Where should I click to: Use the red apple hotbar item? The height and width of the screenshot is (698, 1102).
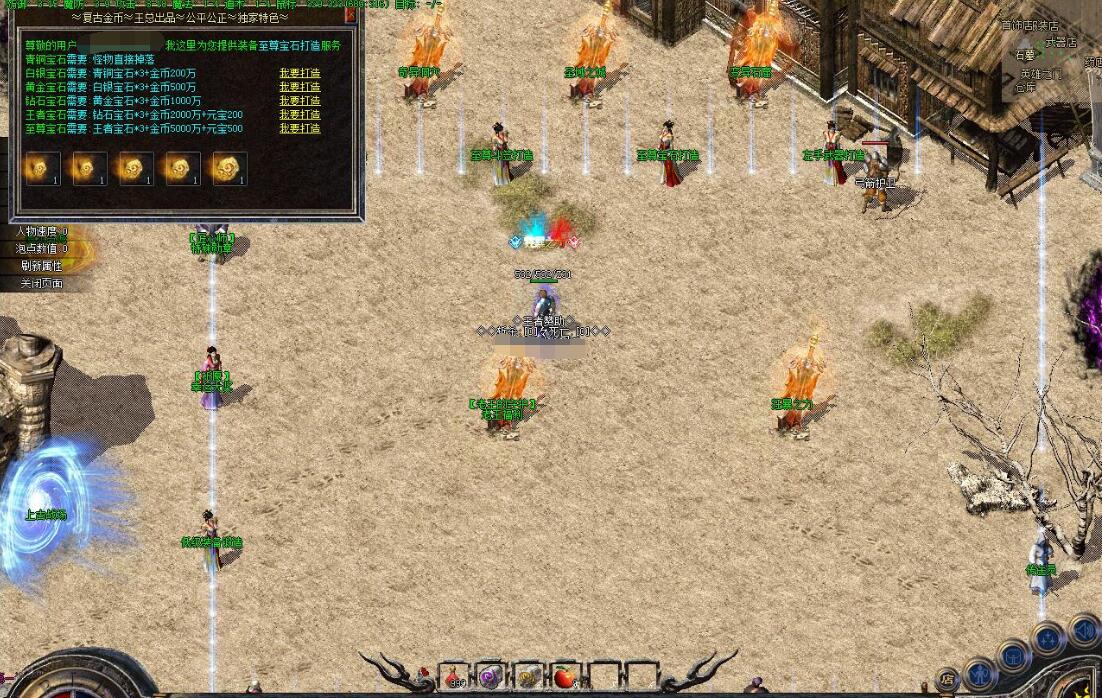tap(567, 677)
